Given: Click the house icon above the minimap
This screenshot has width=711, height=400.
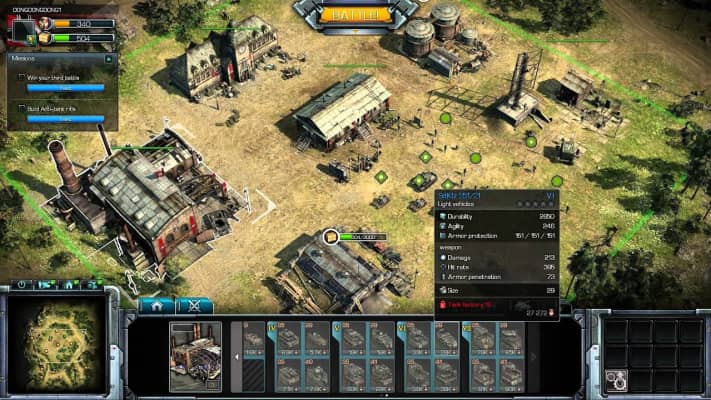Looking at the screenshot, I should click(70, 286).
